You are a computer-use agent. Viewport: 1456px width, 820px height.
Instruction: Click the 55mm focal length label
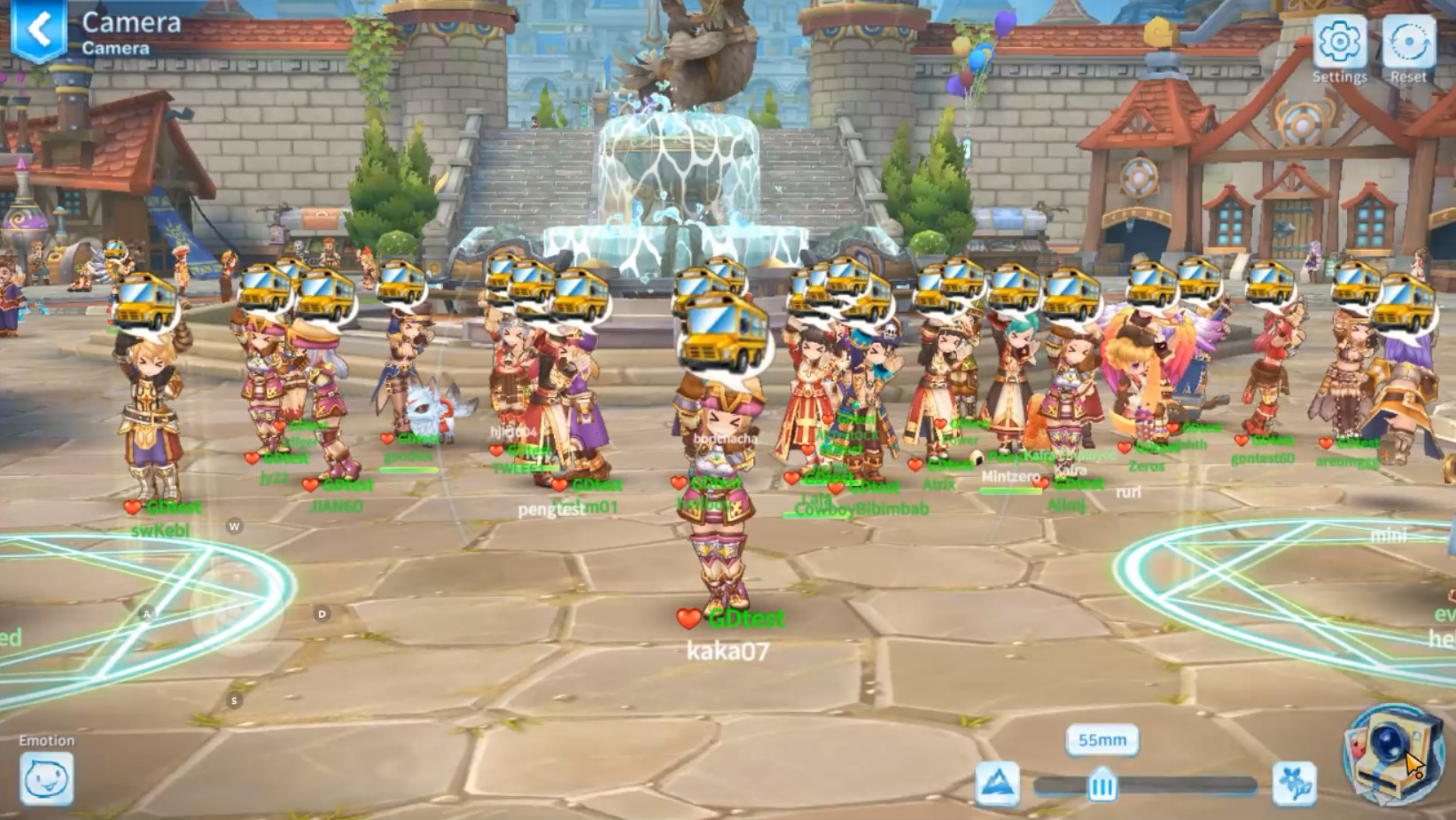click(x=1101, y=740)
